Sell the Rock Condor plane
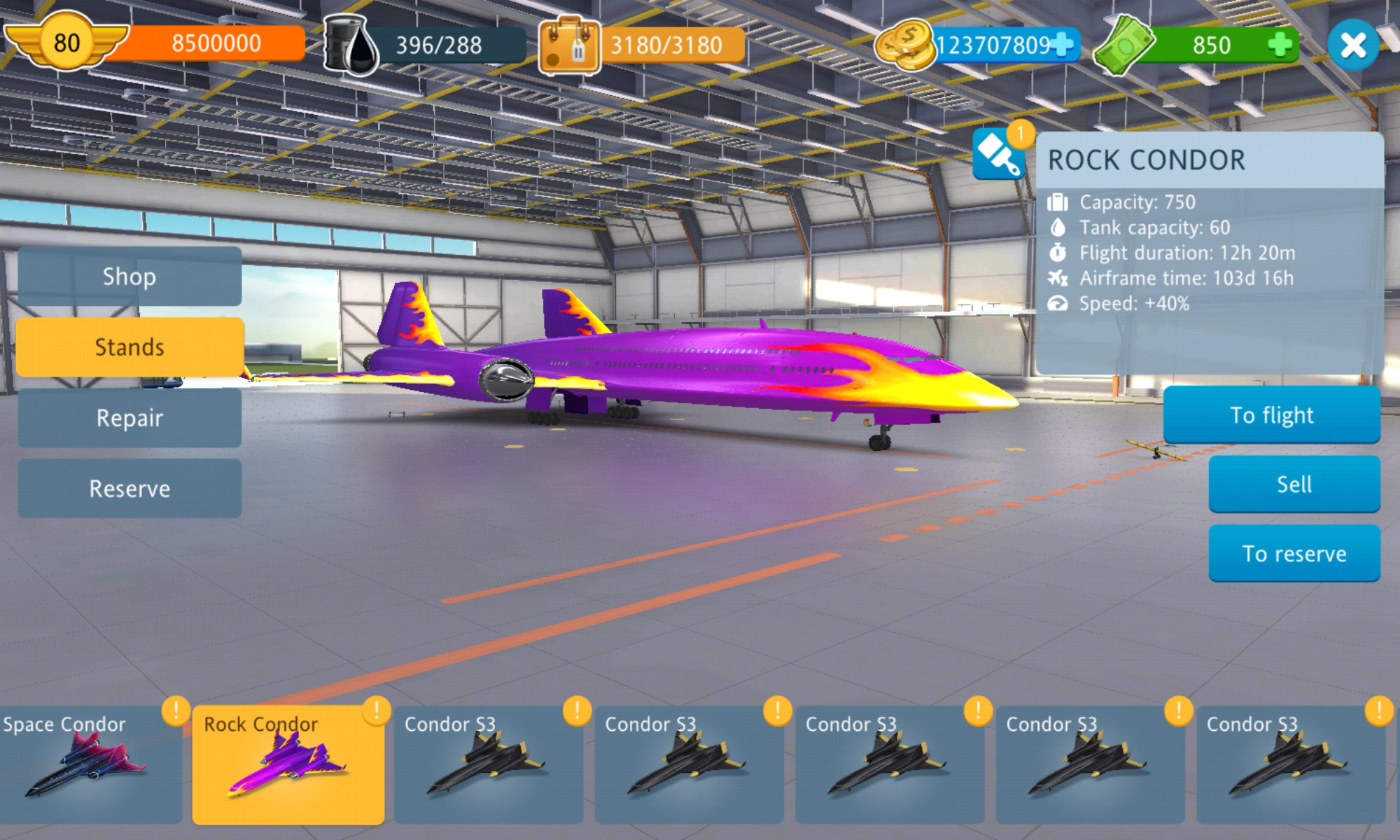The width and height of the screenshot is (1400, 840). click(1294, 484)
